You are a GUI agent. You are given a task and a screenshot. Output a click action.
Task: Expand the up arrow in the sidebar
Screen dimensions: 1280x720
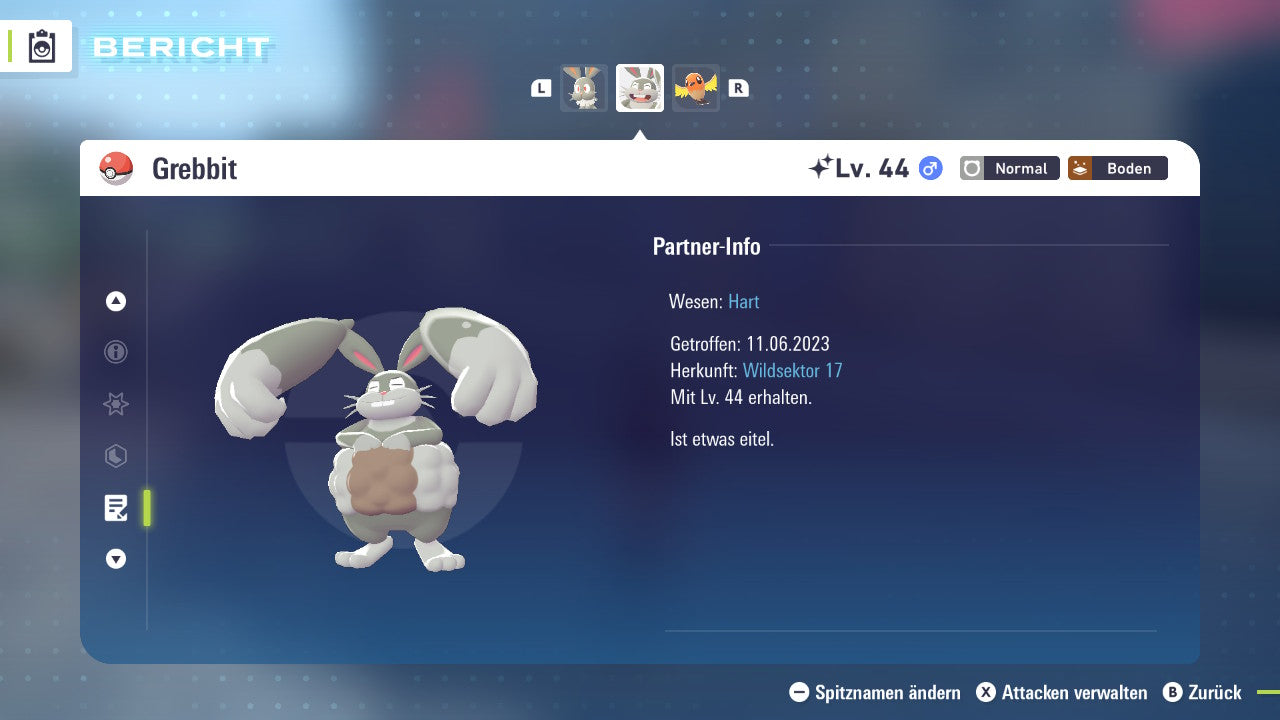[115, 300]
